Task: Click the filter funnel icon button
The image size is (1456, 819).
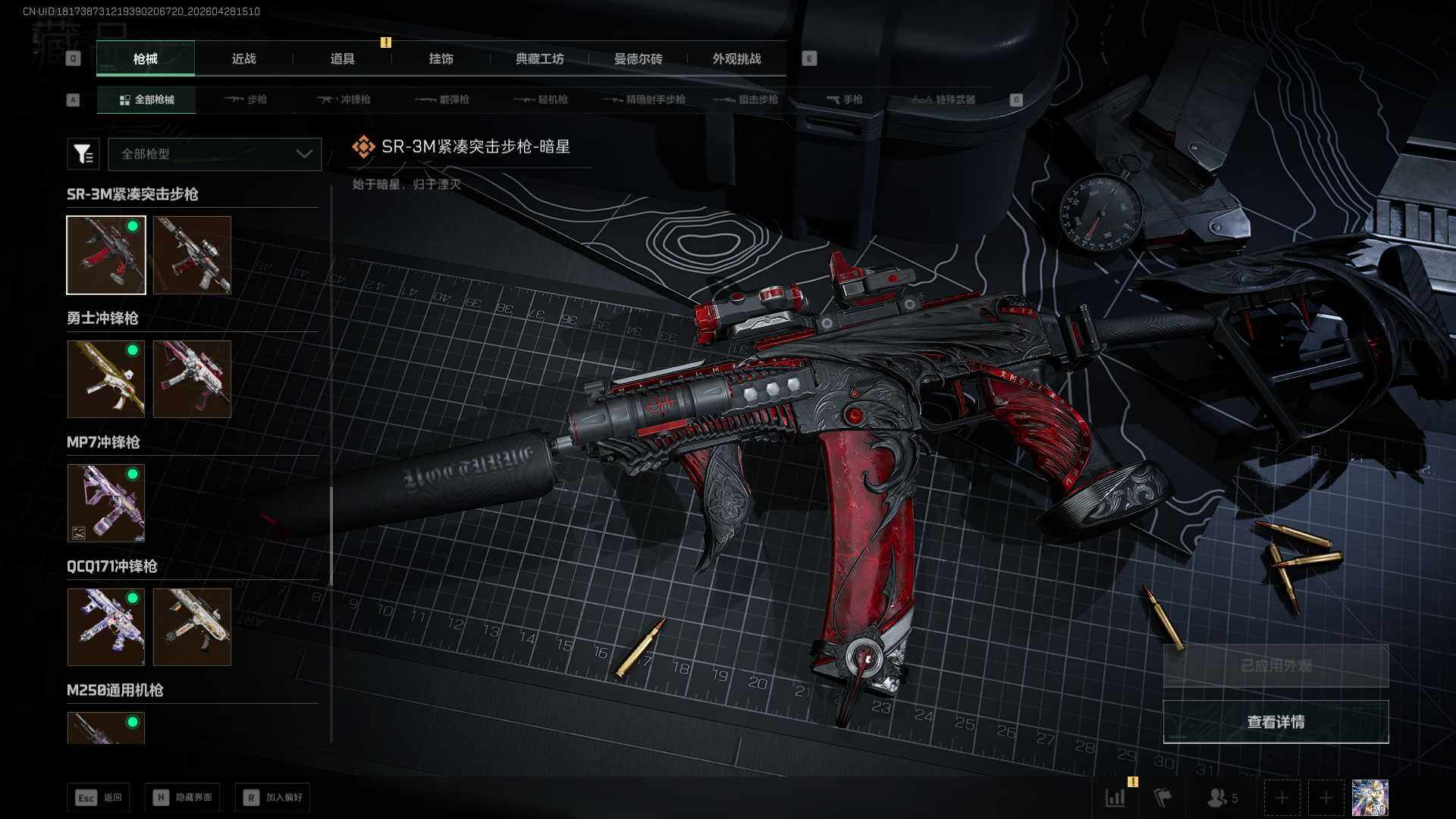Action: pyautogui.click(x=83, y=154)
